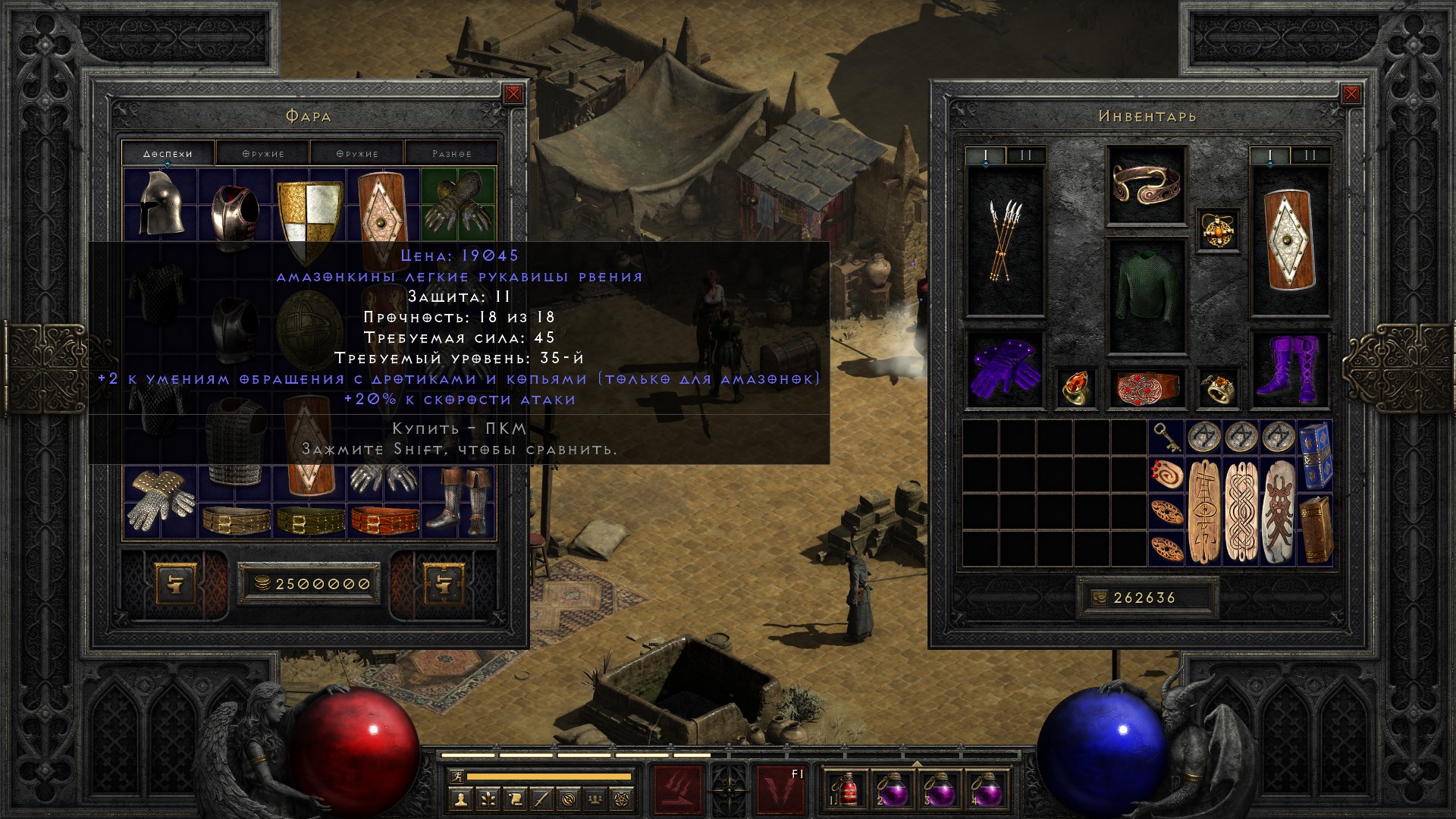Viewport: 1456px width, 819px height.
Task: Switch to the Разное shop tab
Action: point(452,153)
